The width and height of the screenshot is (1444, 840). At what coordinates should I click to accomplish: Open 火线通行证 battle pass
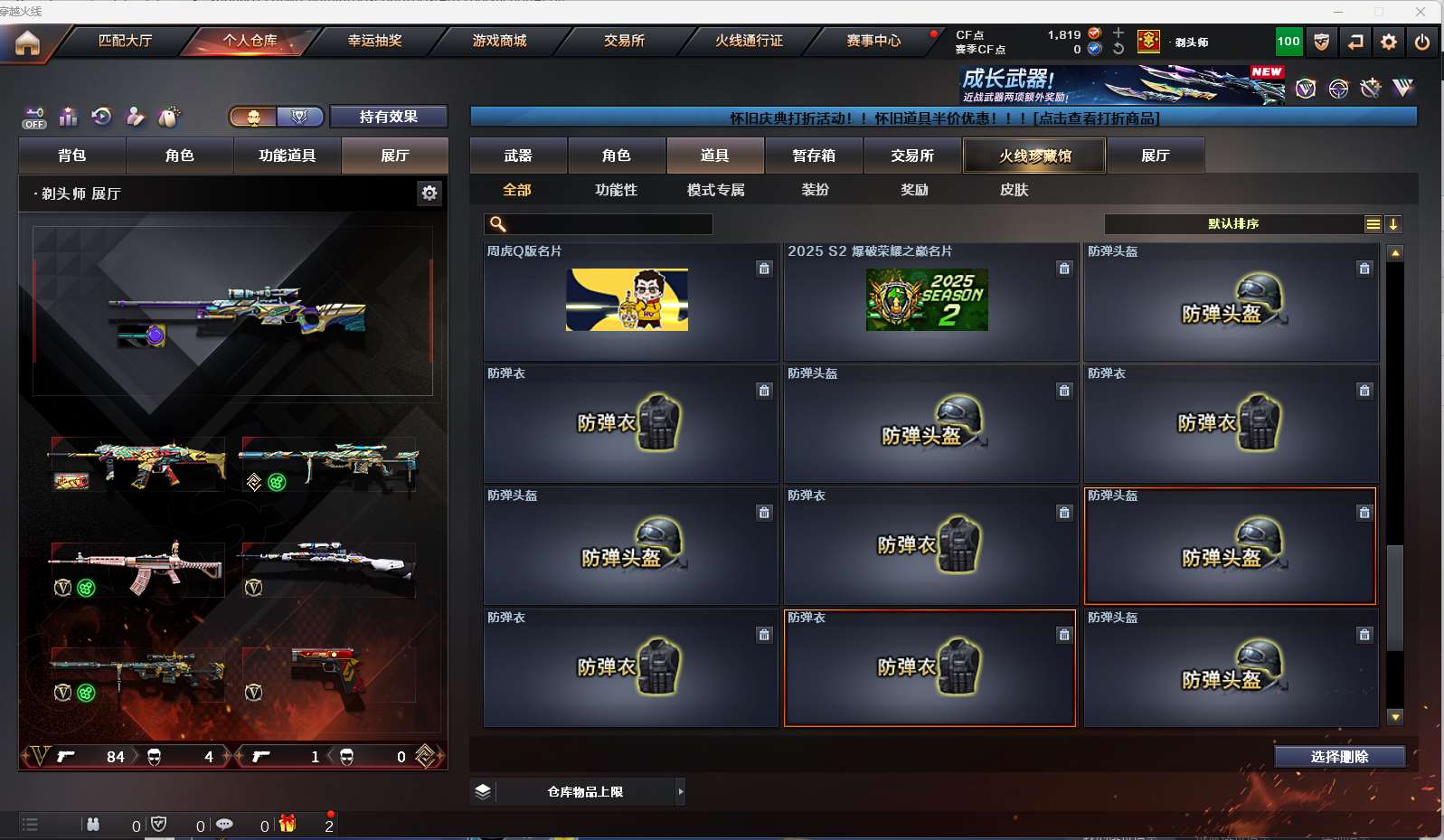[749, 41]
